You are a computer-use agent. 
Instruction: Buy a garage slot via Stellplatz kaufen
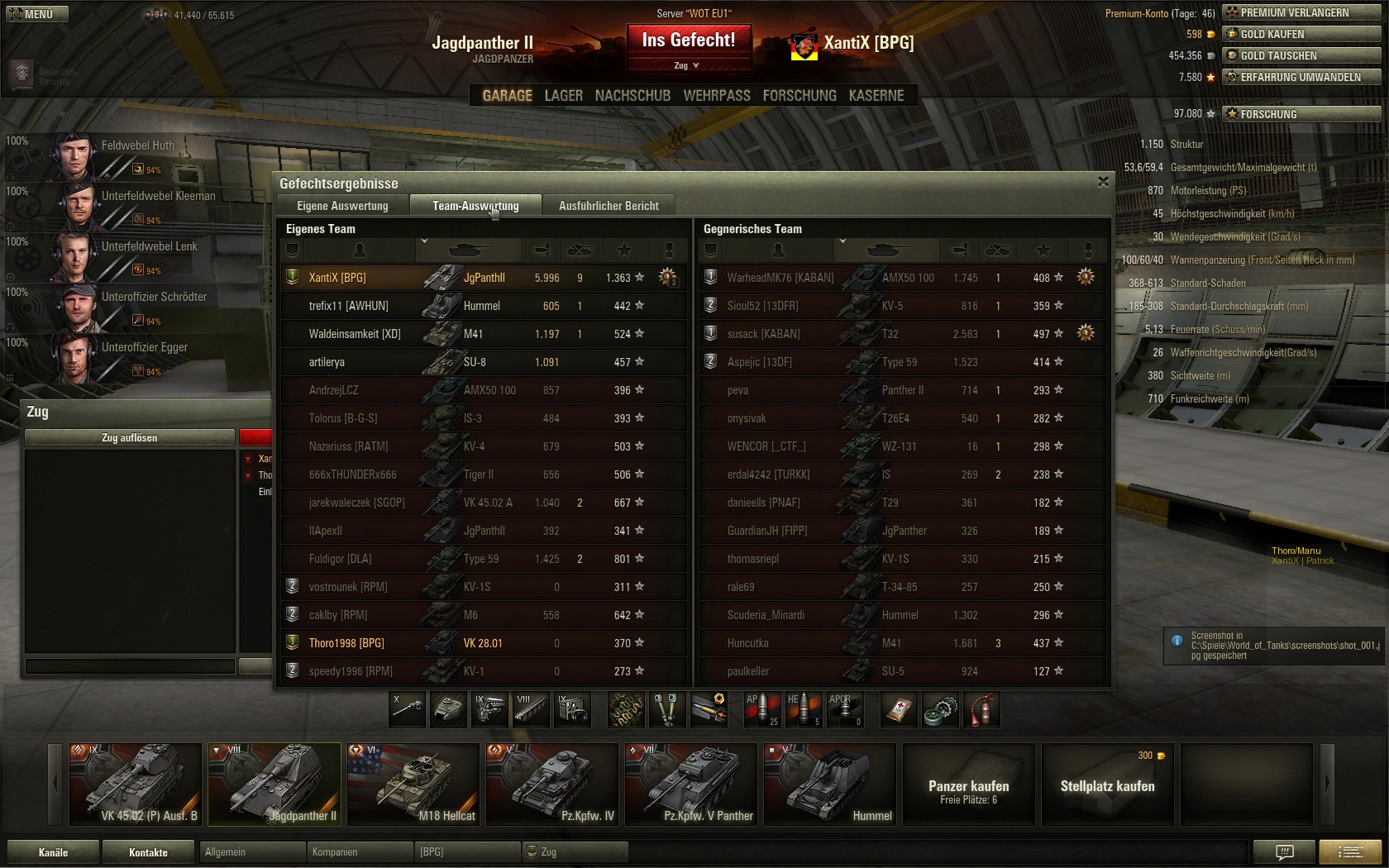[1107, 785]
